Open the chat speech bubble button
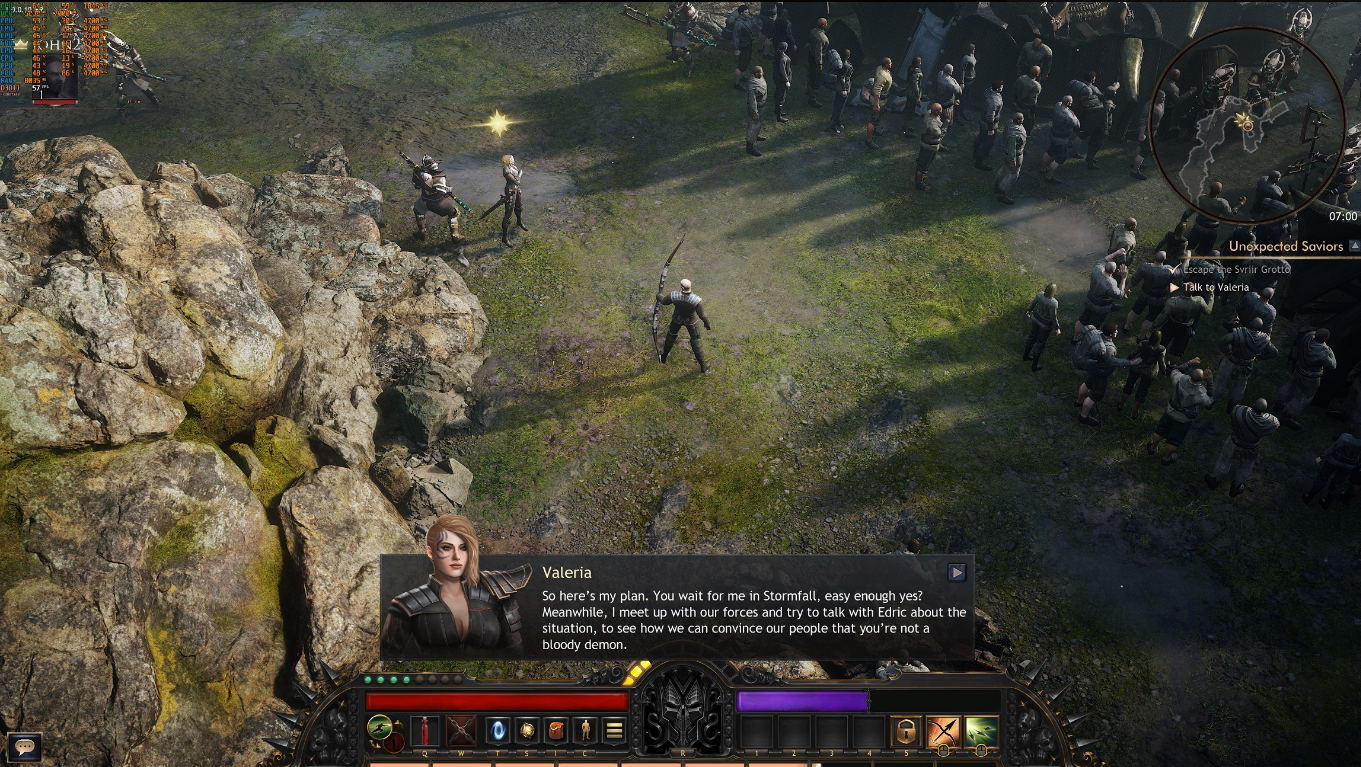The height and width of the screenshot is (767, 1361). click(x=23, y=745)
